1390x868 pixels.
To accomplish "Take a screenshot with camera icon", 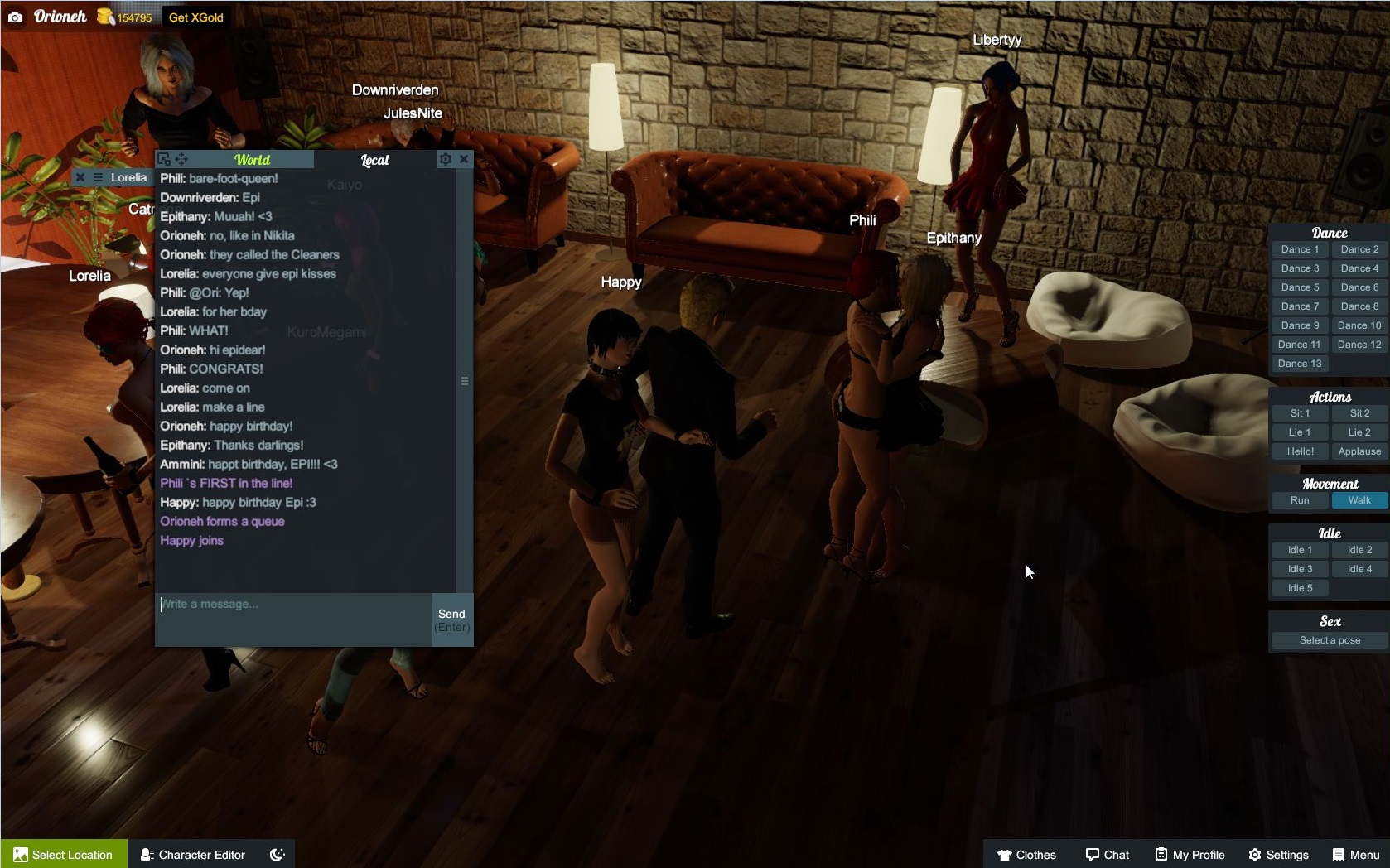I will 15,17.
